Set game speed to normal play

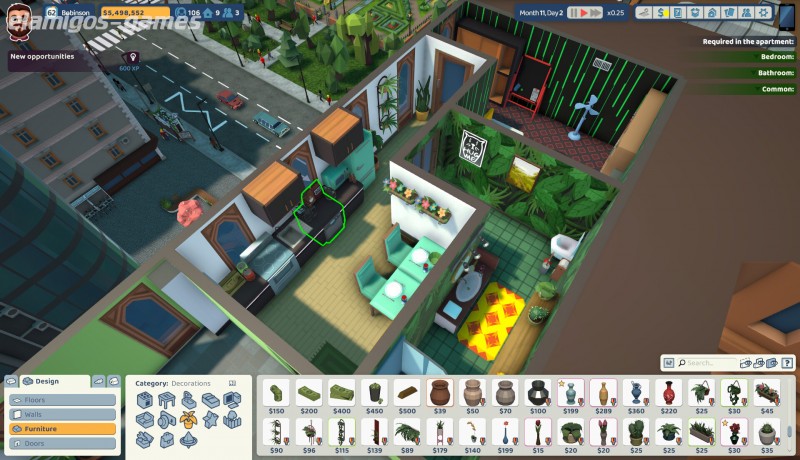point(584,13)
